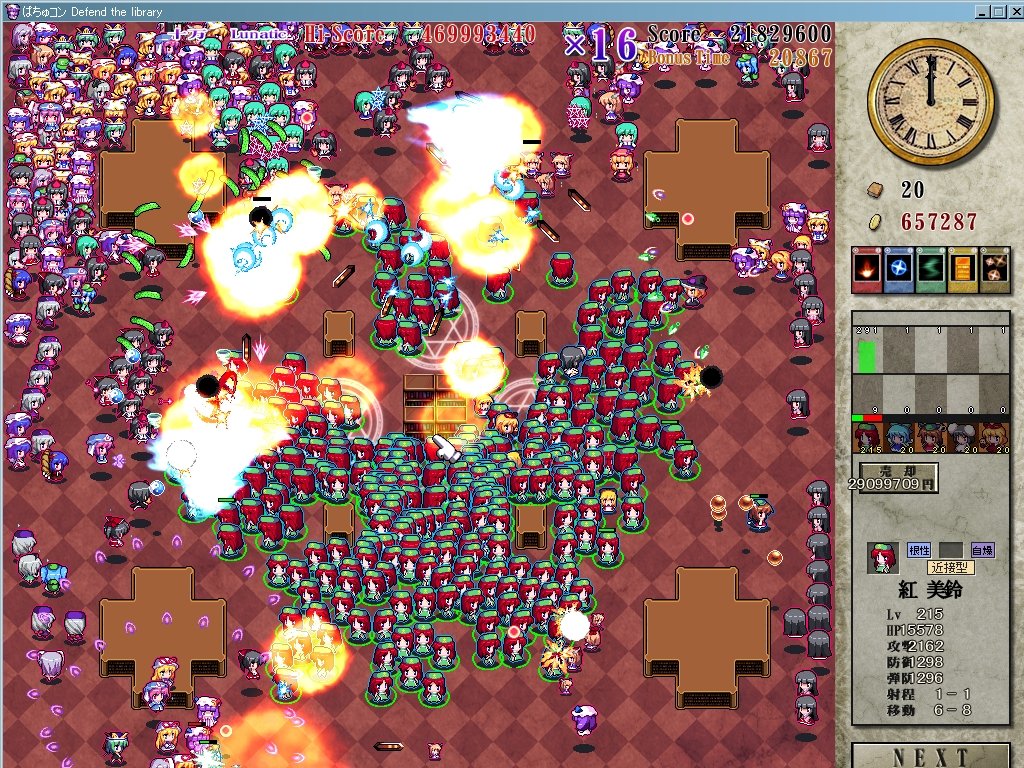Select the brown shuriken spell card

[x=993, y=270]
